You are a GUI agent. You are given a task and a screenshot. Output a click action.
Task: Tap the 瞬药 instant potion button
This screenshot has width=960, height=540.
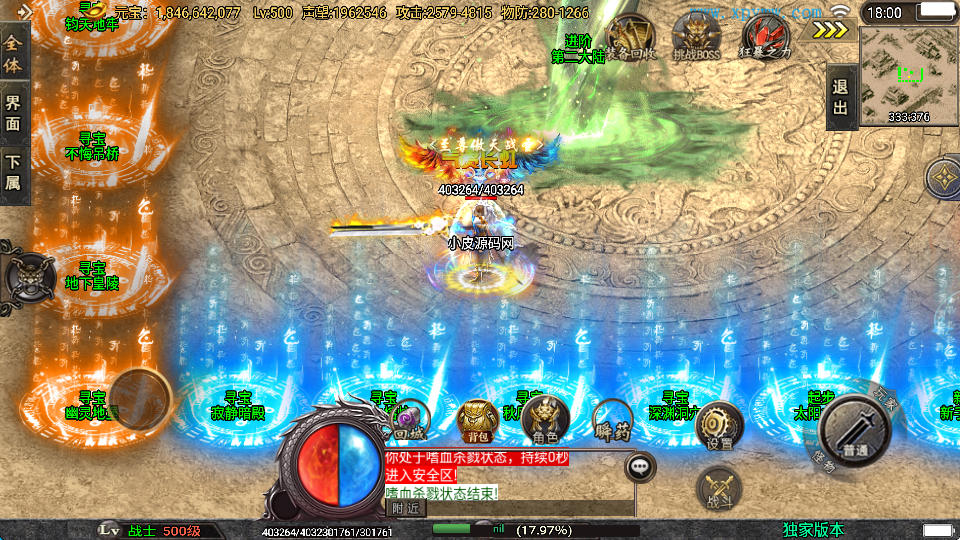click(x=612, y=420)
